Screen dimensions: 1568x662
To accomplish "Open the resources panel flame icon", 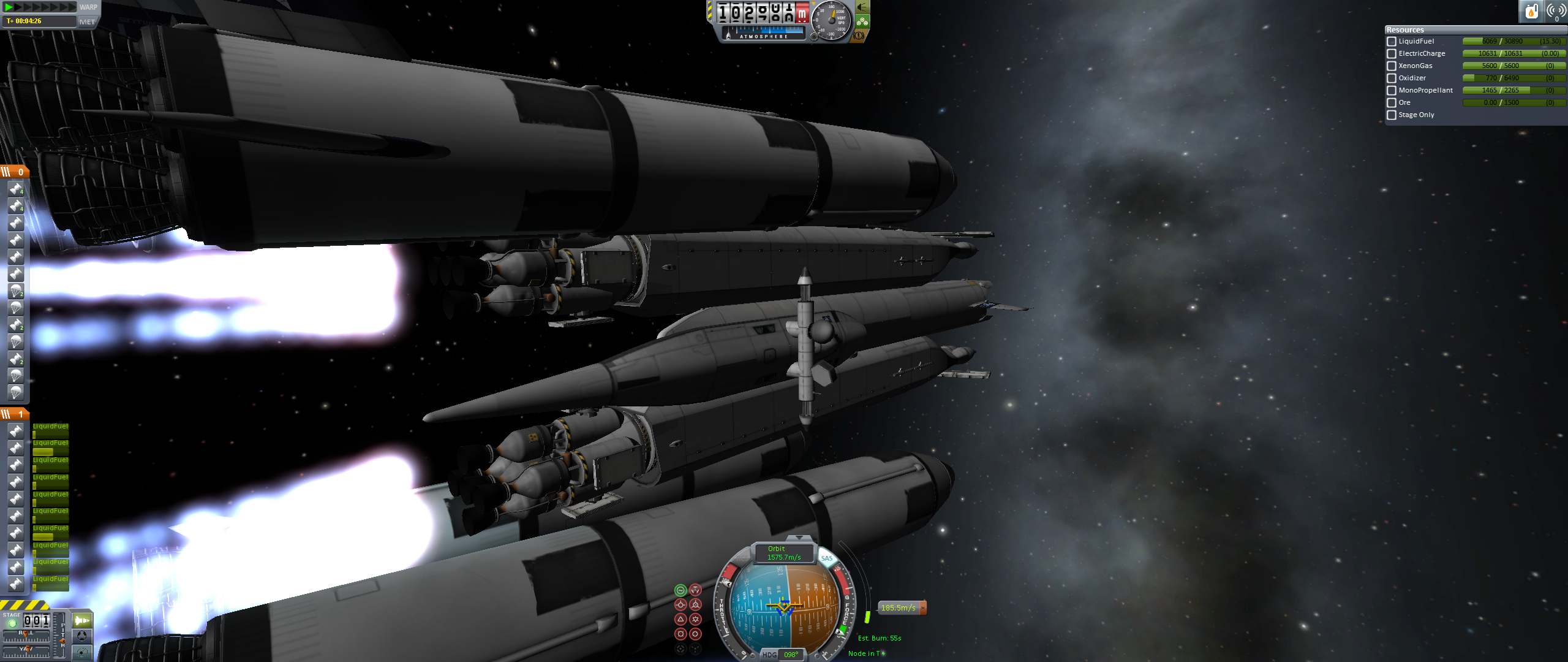I will (1531, 11).
